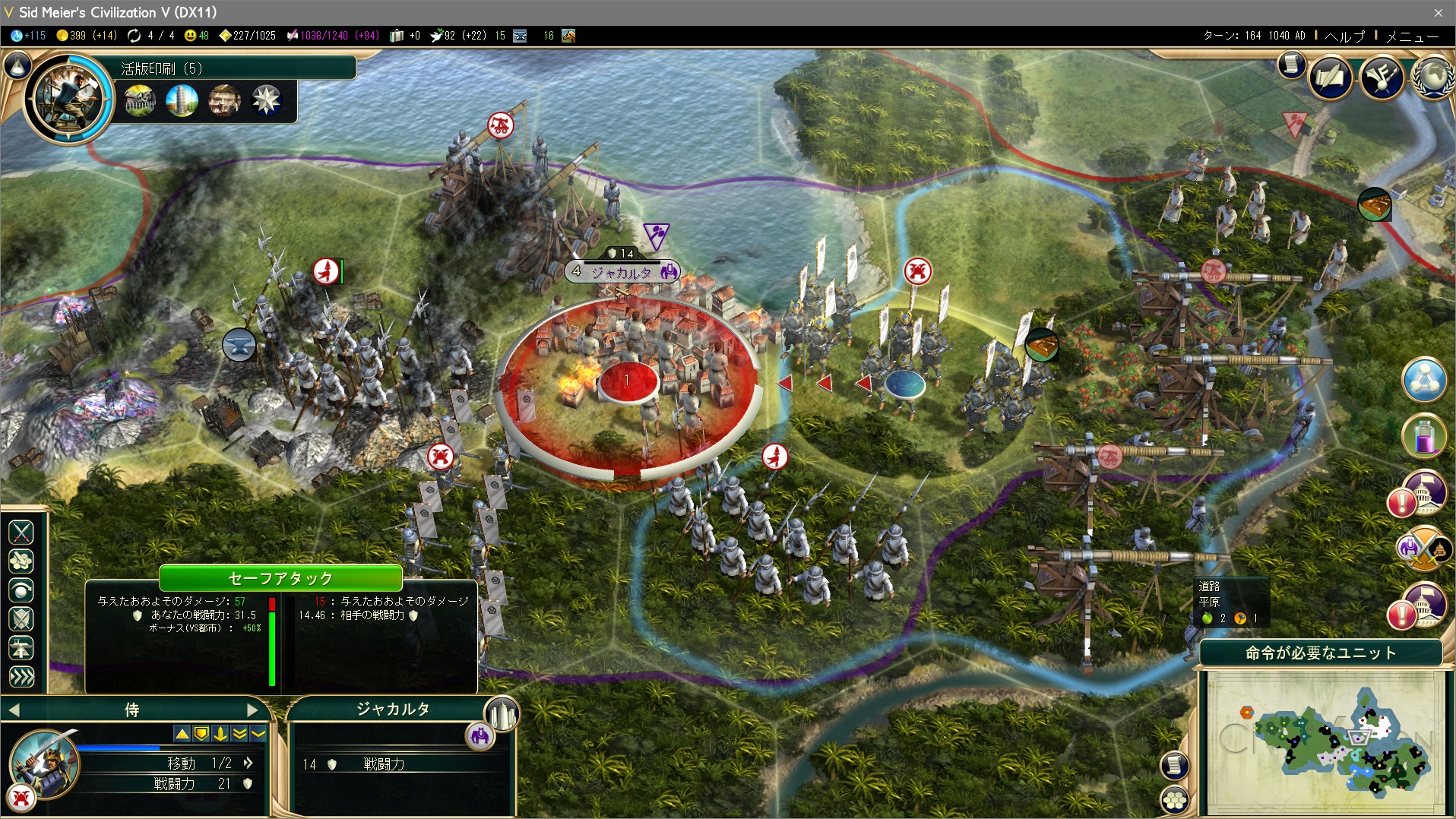Open the social policies button at top right
This screenshot has height=819, width=1456.
pos(1381,77)
